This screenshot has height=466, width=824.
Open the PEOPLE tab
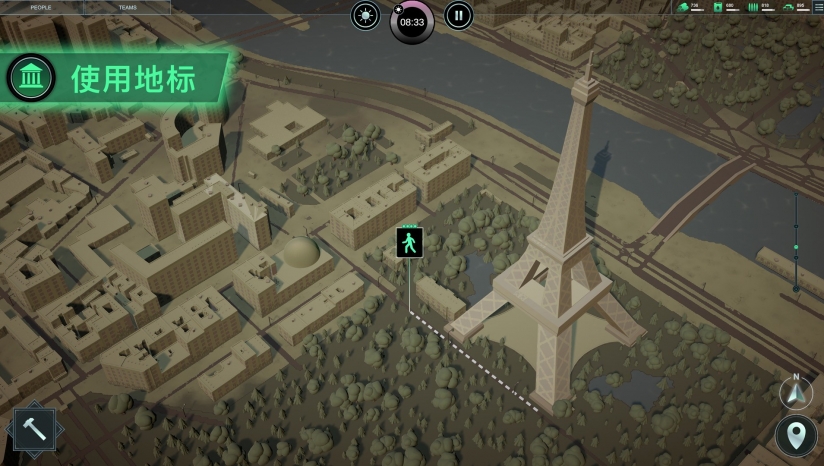[41, 7]
